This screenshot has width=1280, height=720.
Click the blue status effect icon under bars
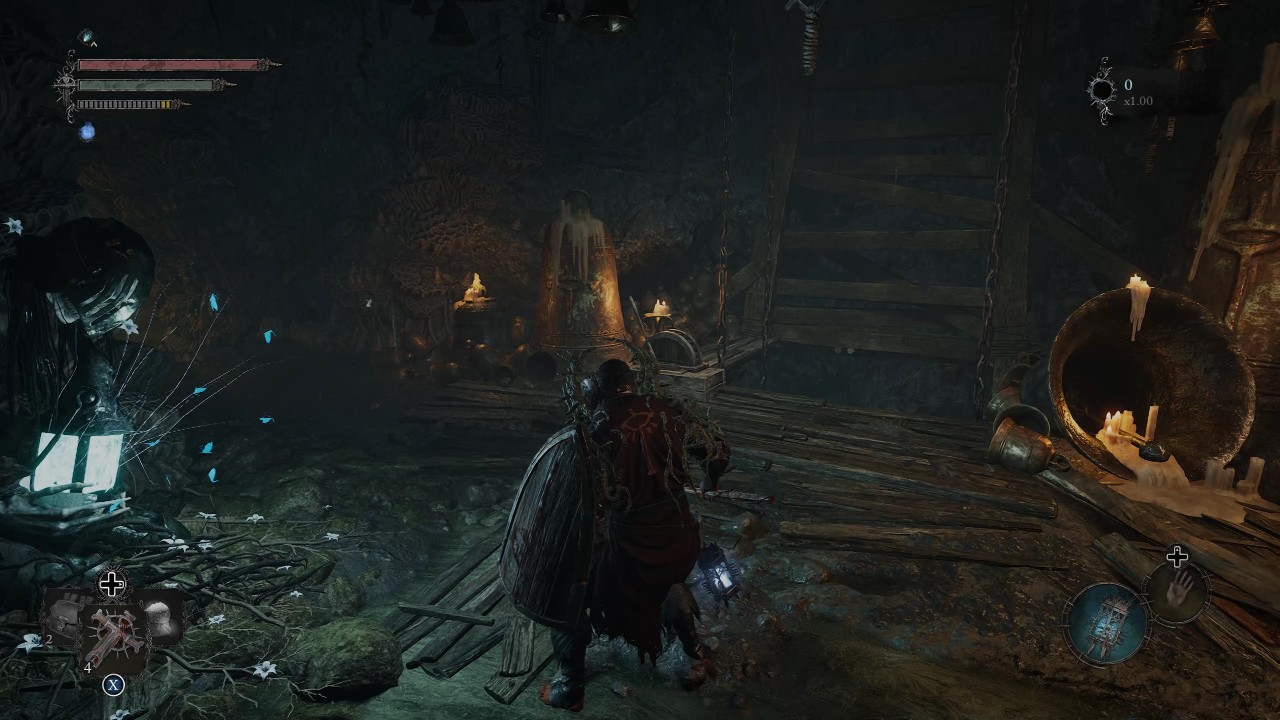(x=88, y=130)
